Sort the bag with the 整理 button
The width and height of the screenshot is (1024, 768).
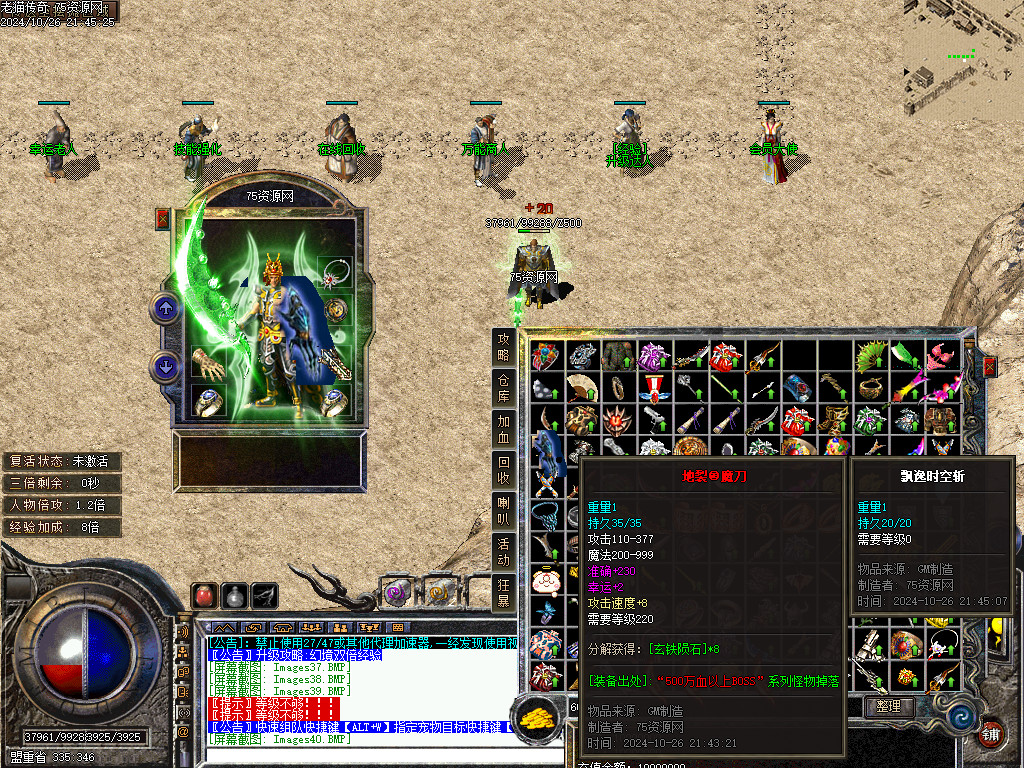[x=889, y=706]
